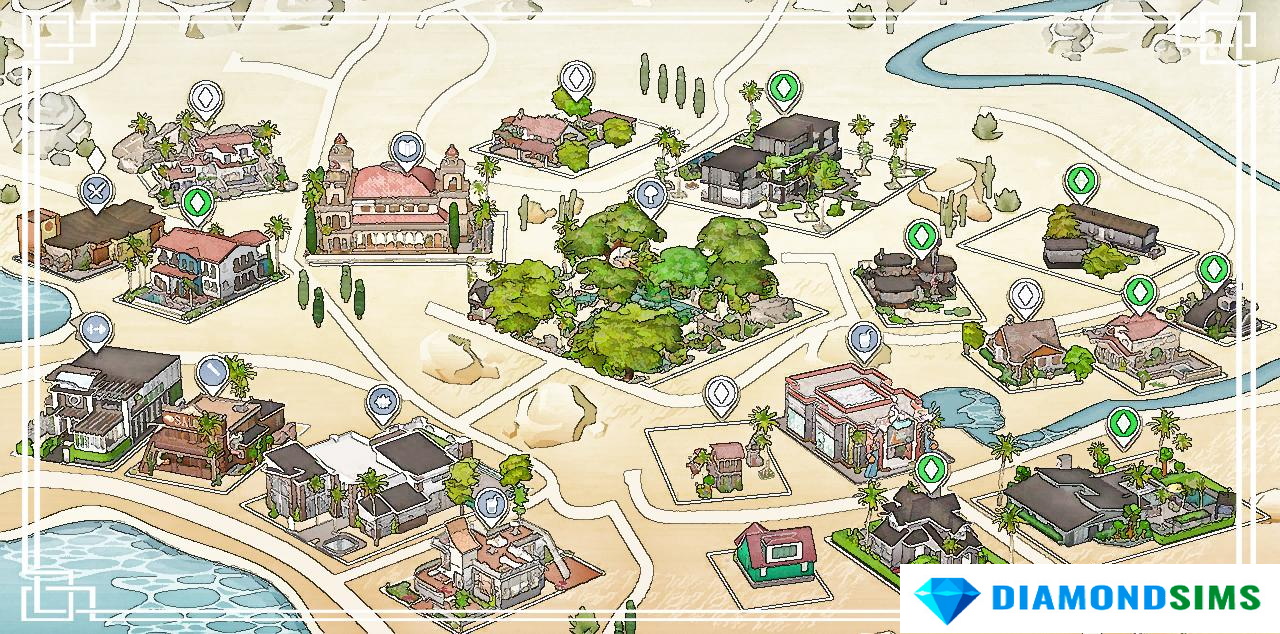Screen dimensions: 1280x634
Task: Click the green plumbob marker over the pink-roofed estate
Action: tap(1139, 293)
